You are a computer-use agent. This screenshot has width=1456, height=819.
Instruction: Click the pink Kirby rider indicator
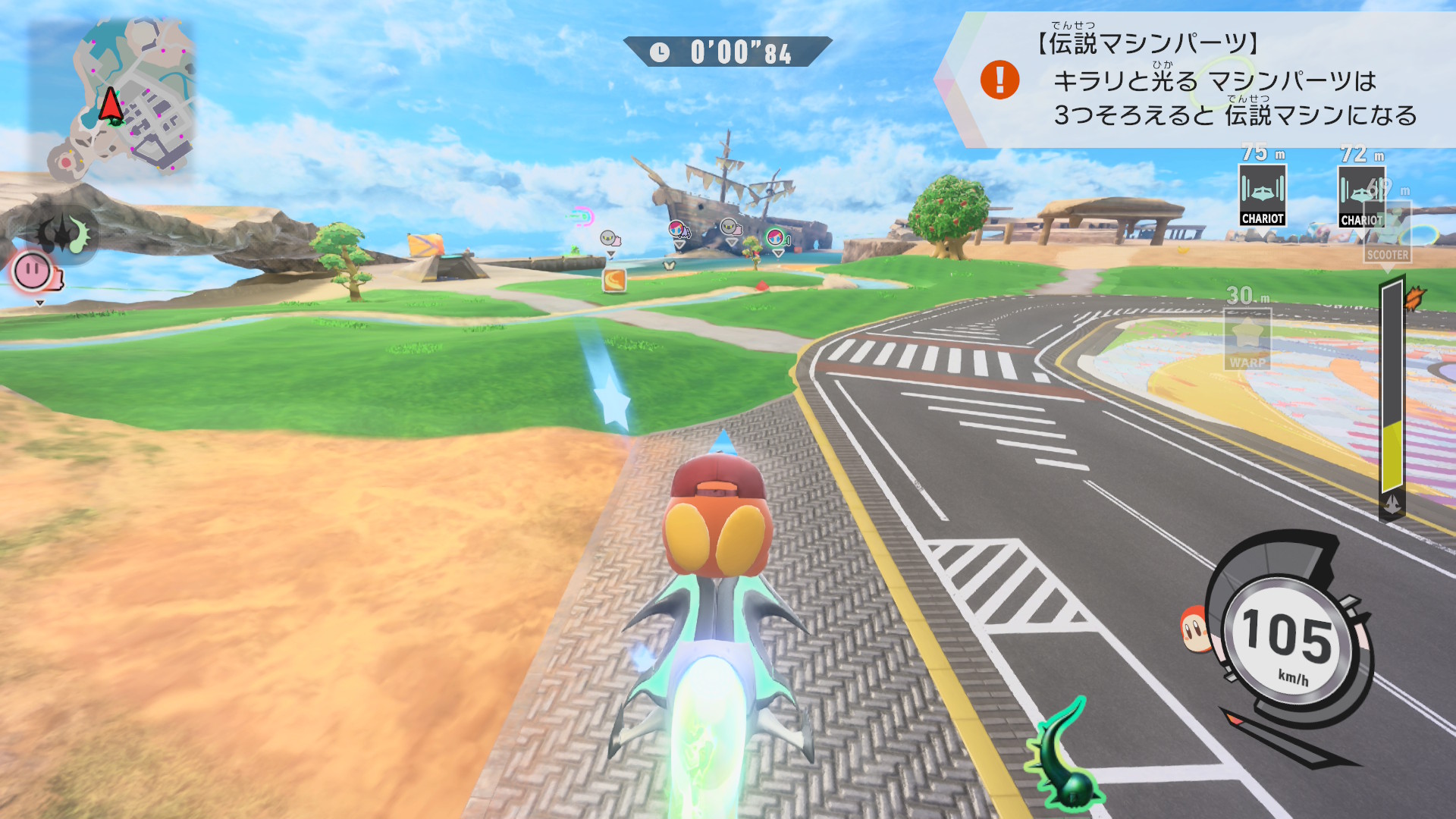click(33, 271)
